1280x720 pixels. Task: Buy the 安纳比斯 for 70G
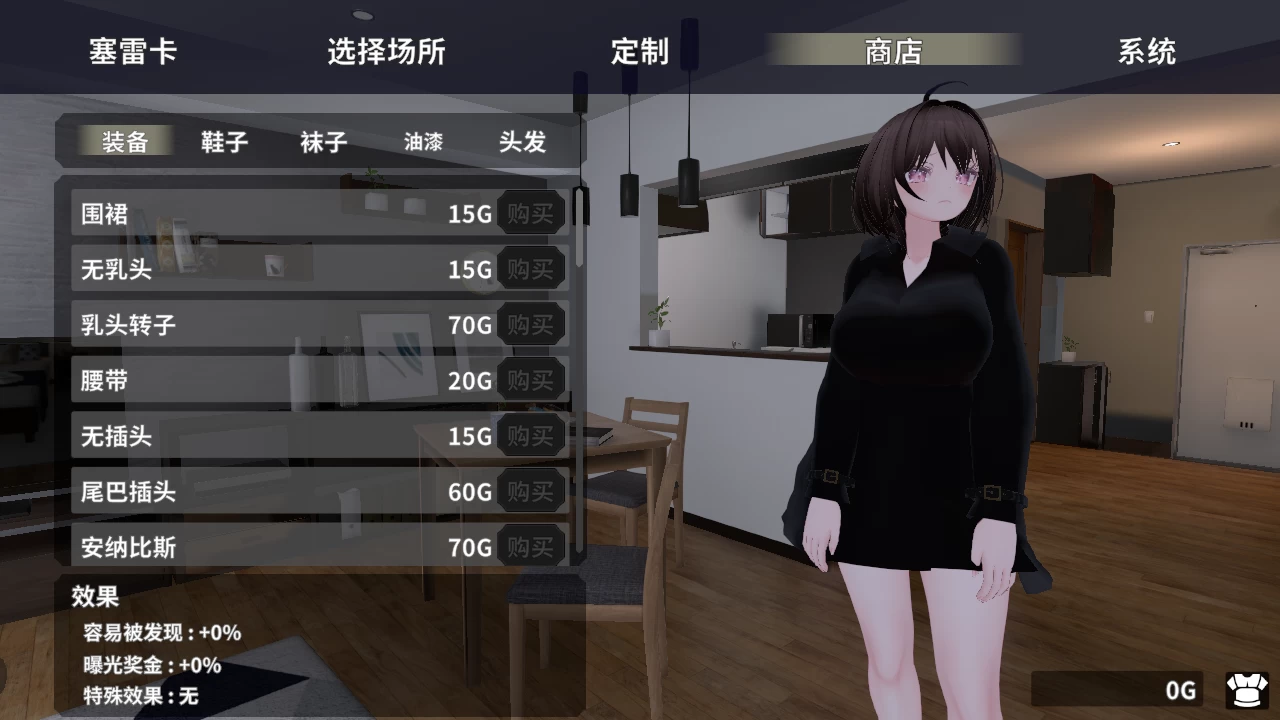[531, 547]
